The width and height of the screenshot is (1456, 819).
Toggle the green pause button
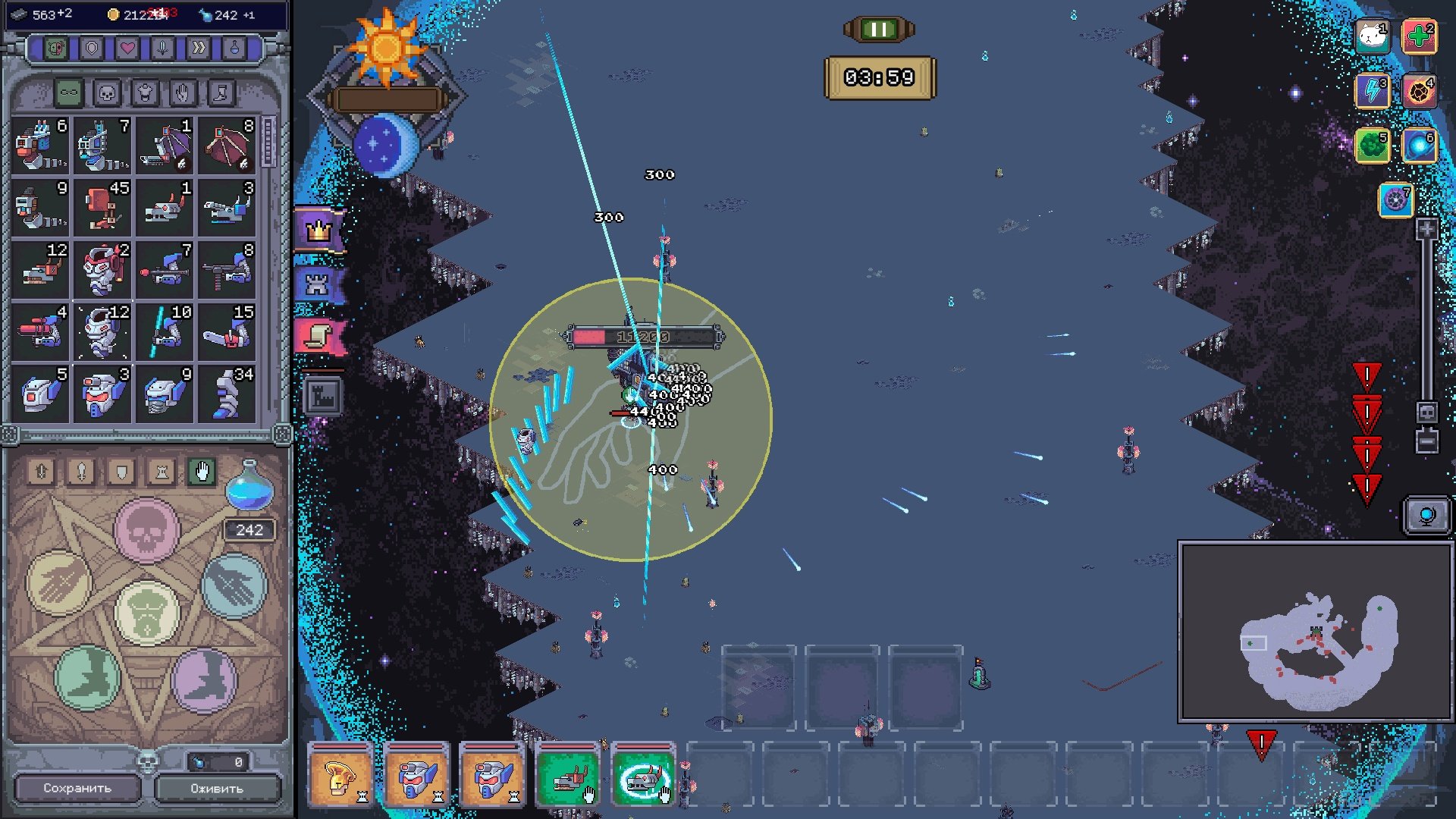pyautogui.click(x=879, y=30)
